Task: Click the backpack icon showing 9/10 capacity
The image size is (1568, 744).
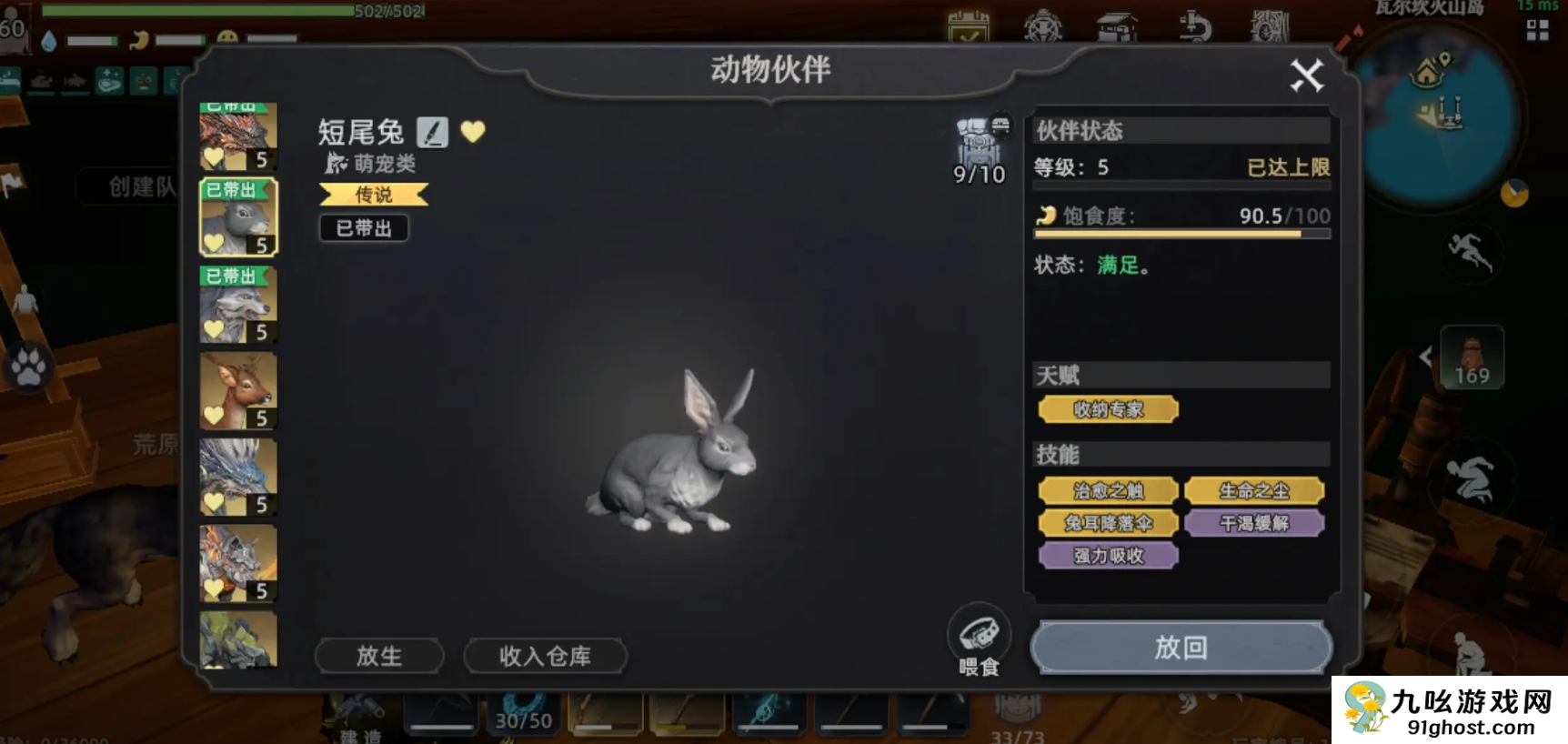Action: coord(980,141)
